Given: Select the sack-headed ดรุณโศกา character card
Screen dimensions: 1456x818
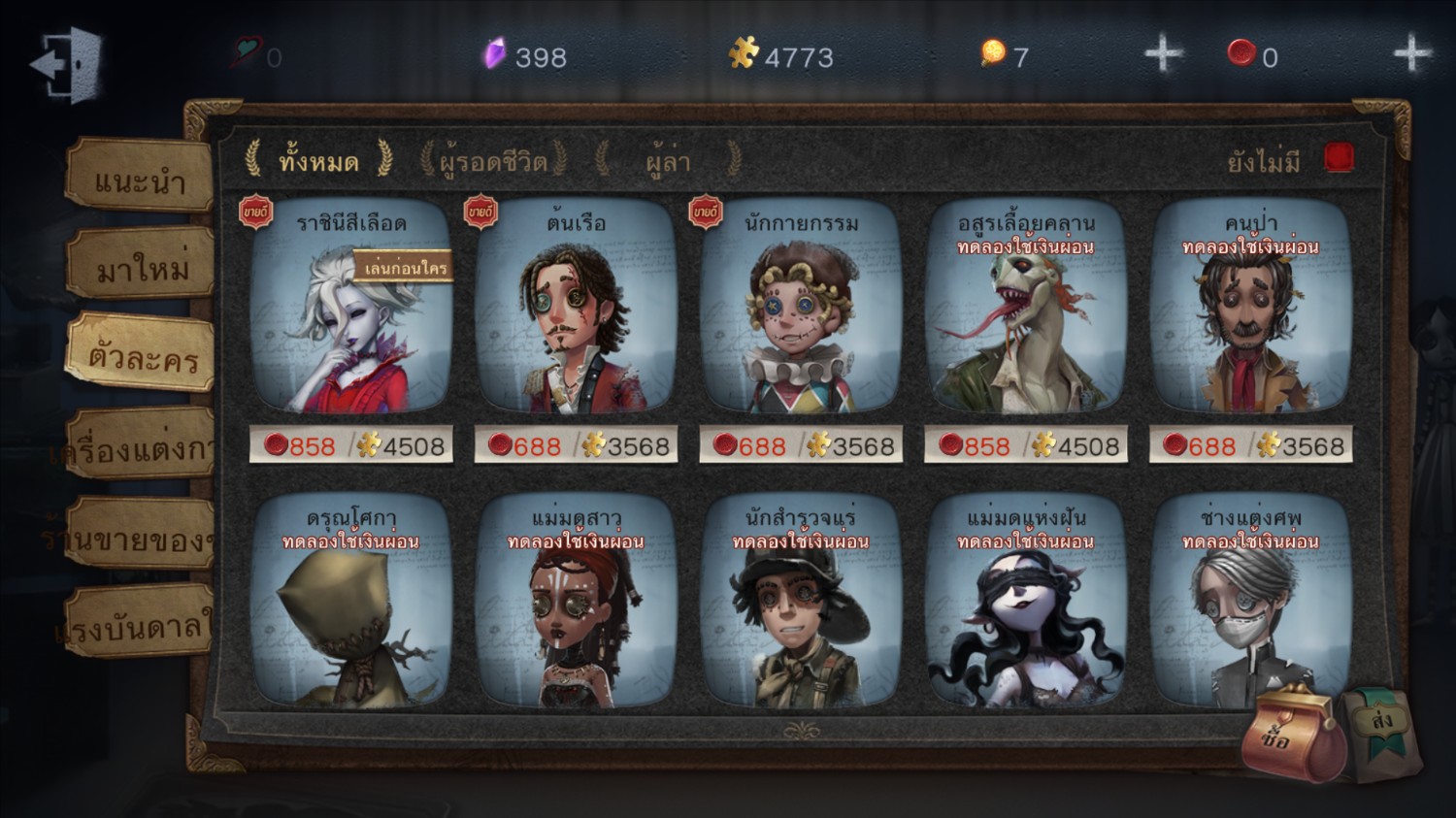Looking at the screenshot, I should coord(350,602).
